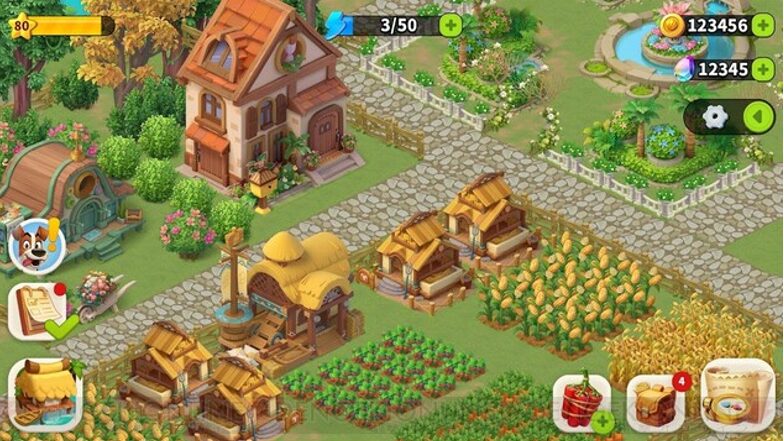Open the map scroll with compass
Viewport: 784px width, 441px height.
(x=738, y=396)
